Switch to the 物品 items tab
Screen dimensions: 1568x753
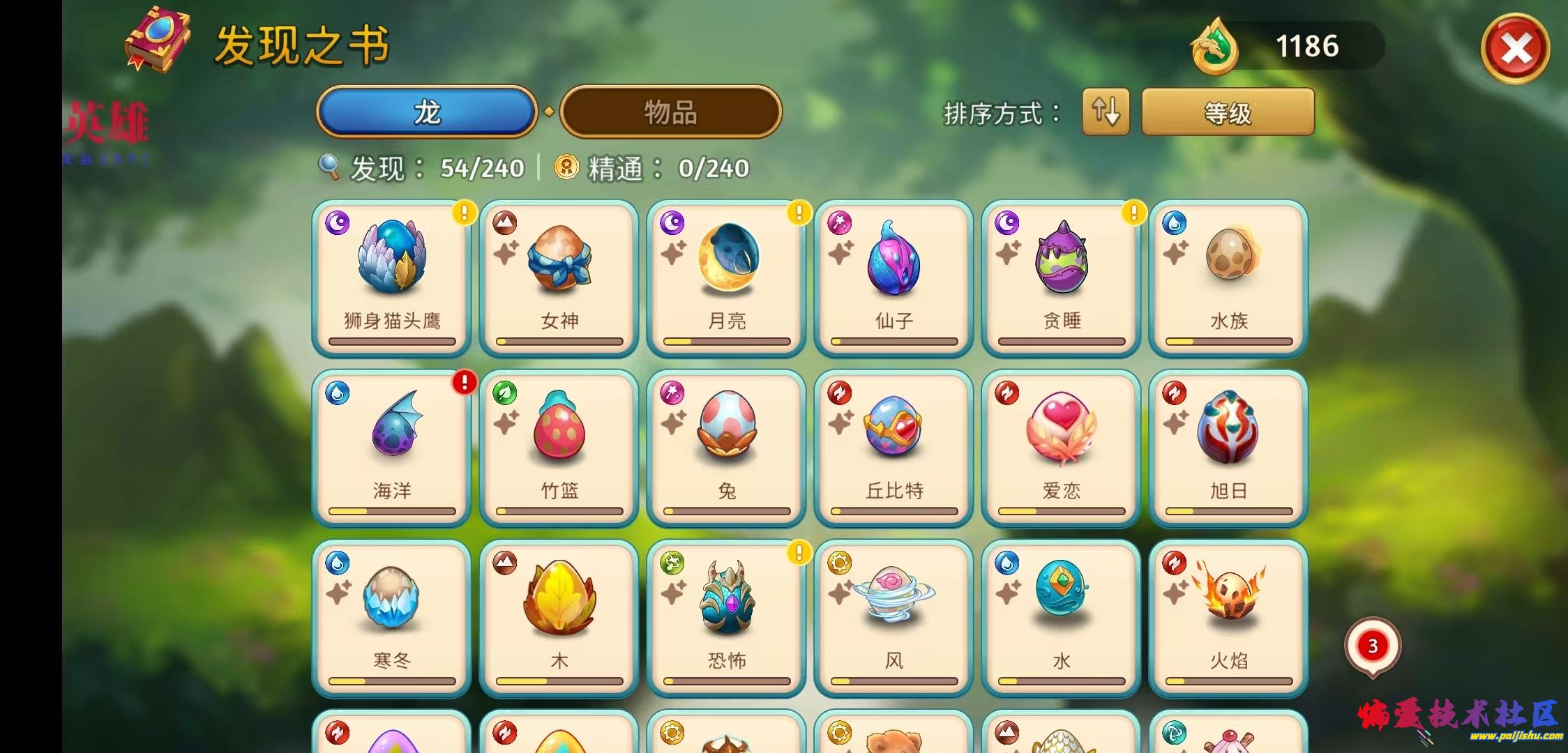(x=670, y=112)
